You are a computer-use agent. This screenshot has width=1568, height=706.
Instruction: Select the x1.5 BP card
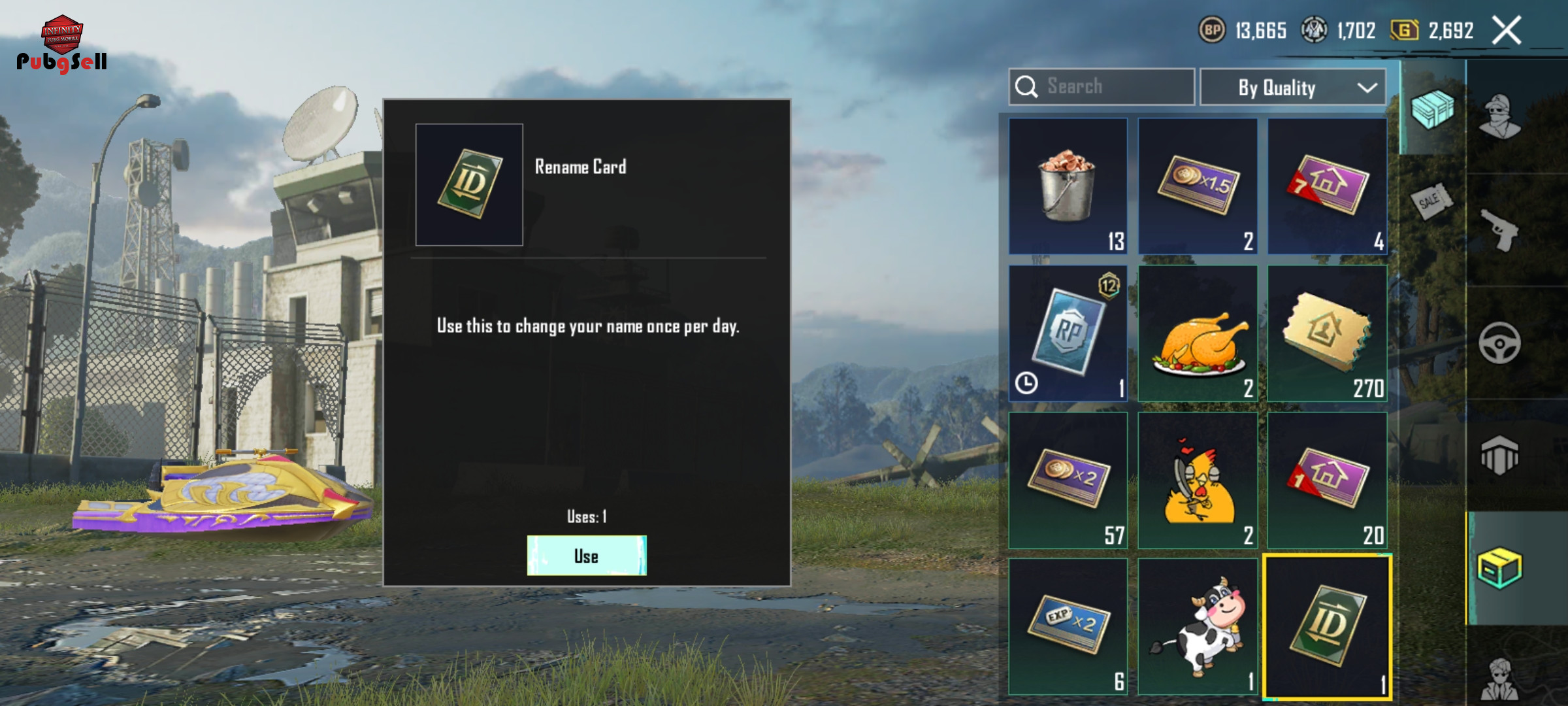[1198, 186]
